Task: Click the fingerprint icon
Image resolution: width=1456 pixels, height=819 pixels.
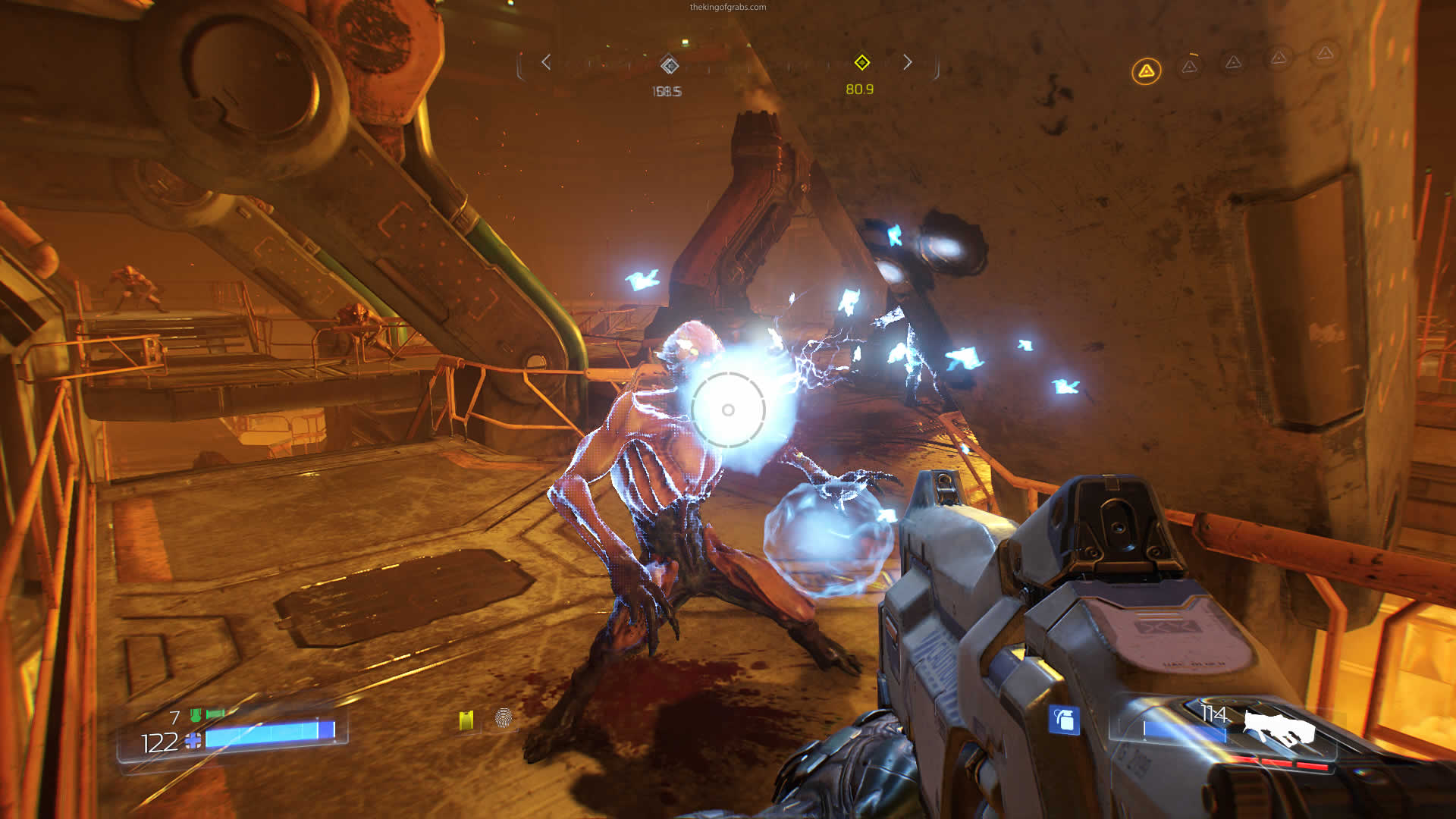Action: (x=503, y=717)
